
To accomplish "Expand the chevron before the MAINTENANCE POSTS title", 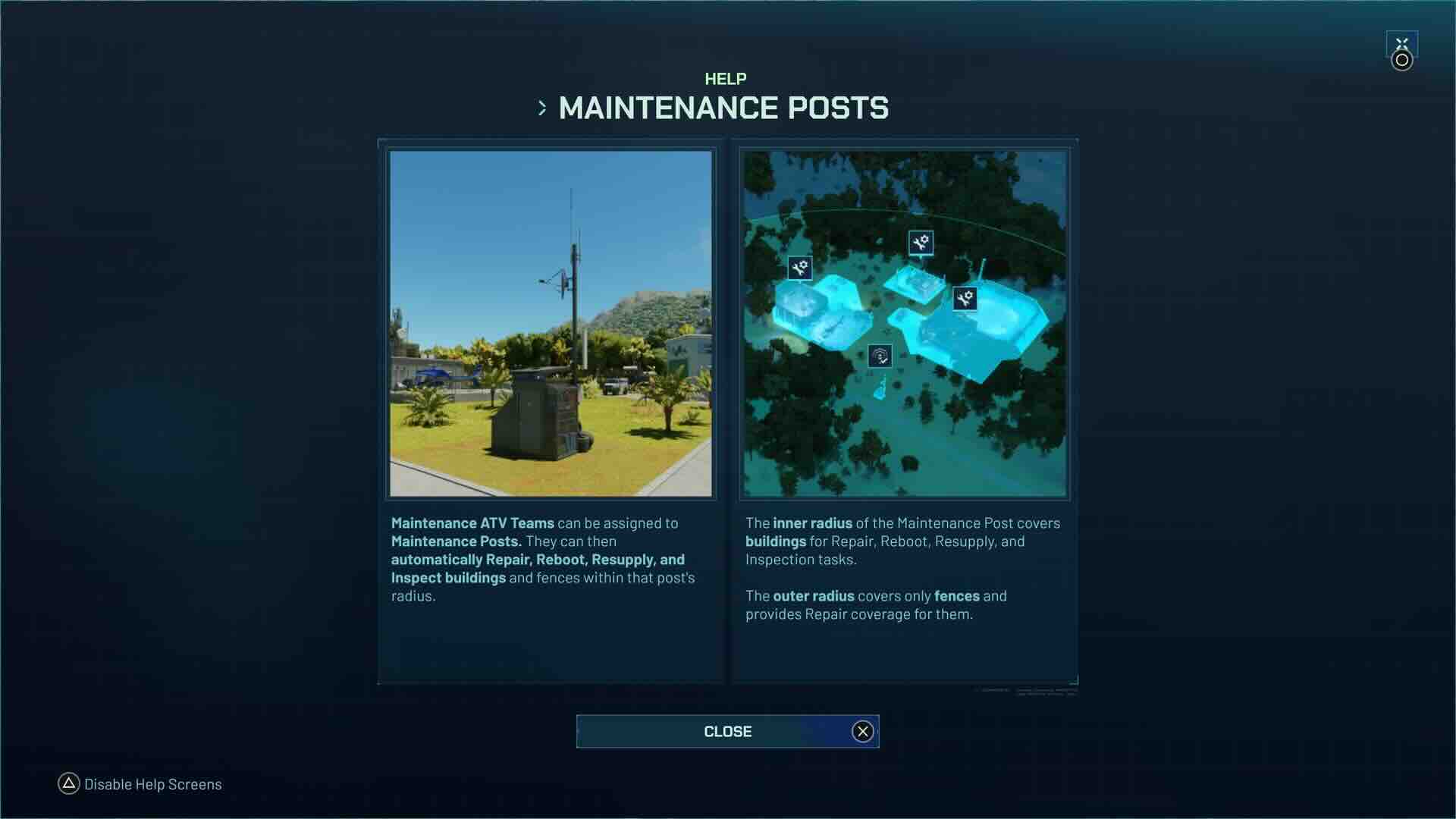I will pos(543,108).
